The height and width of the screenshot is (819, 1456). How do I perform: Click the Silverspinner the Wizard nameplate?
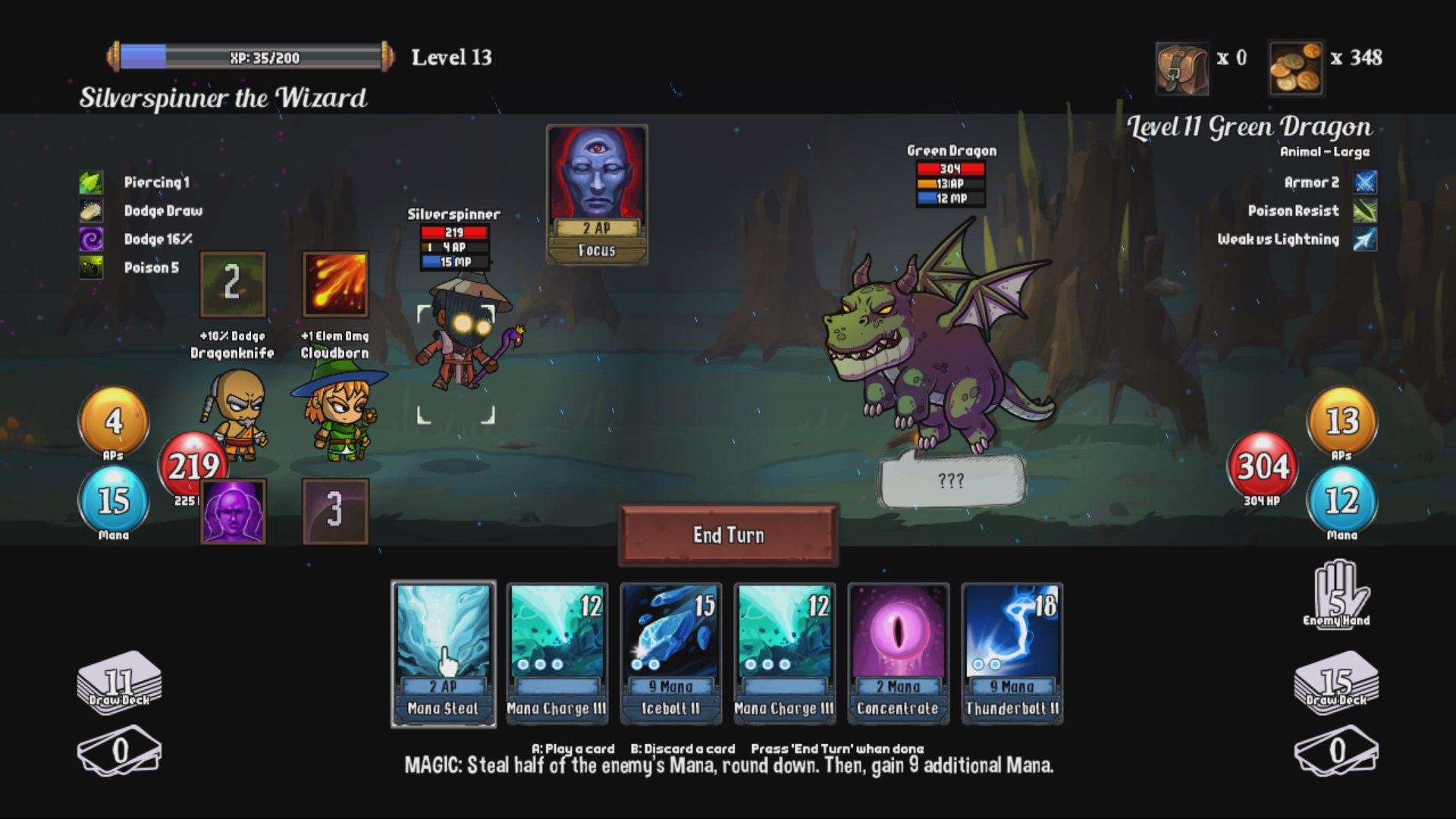224,97
